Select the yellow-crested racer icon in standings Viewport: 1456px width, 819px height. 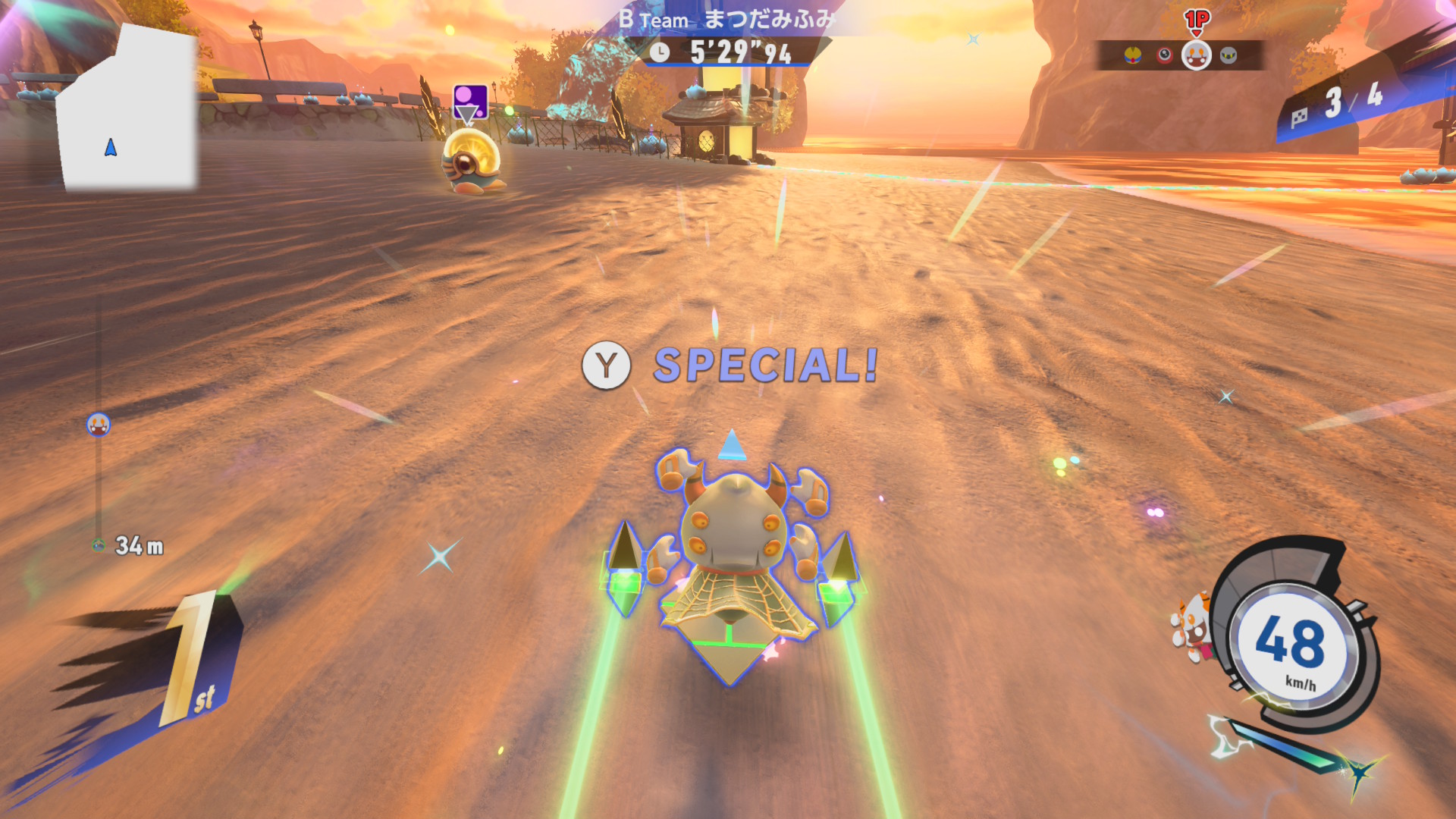coord(1132,55)
